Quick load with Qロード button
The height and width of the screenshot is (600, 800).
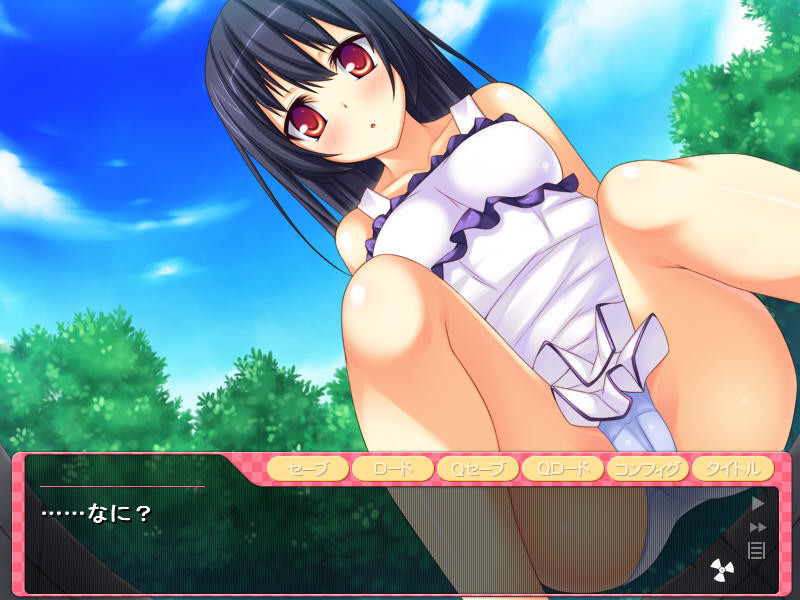click(562, 468)
